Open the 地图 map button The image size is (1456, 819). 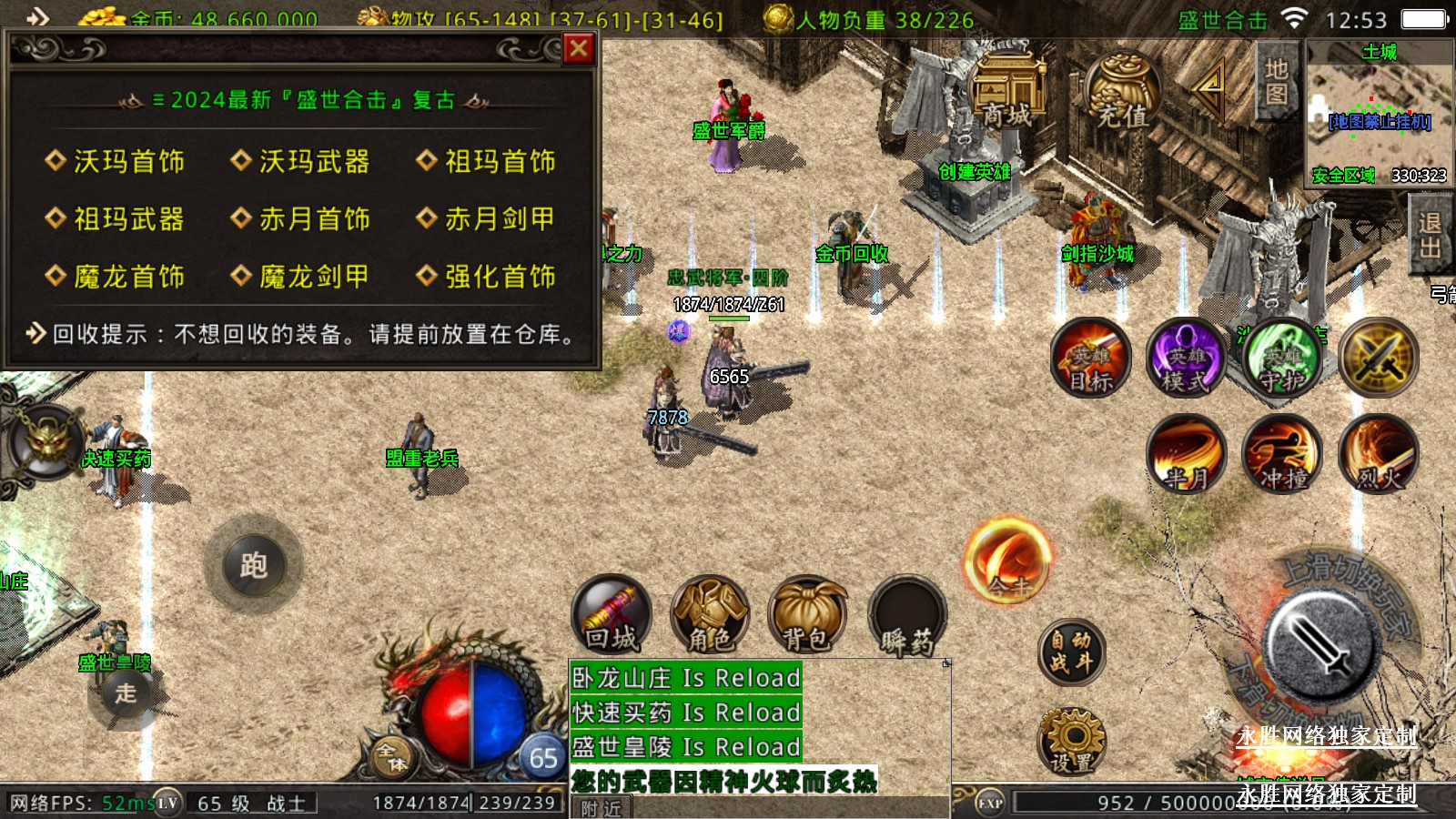1276,82
